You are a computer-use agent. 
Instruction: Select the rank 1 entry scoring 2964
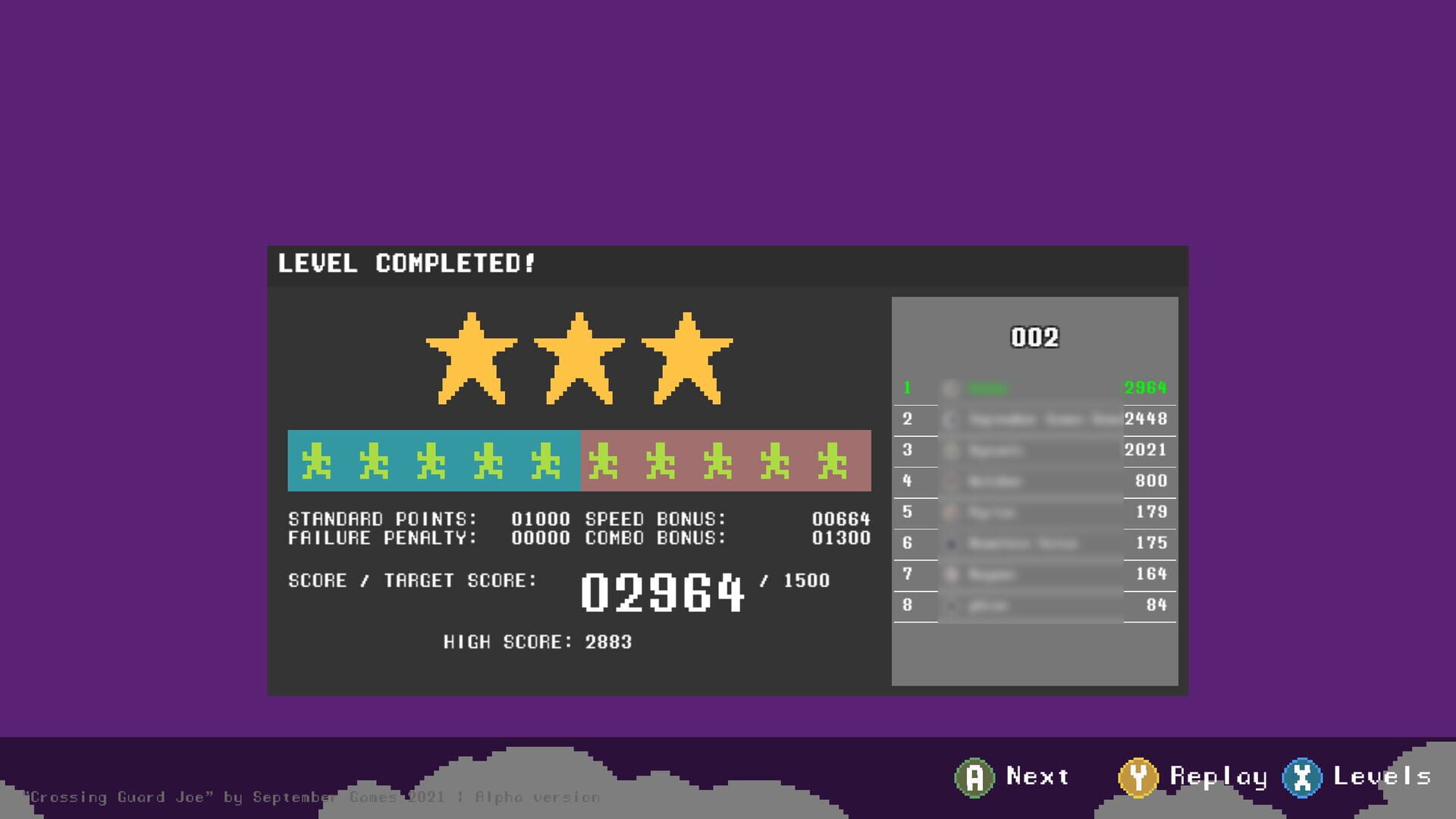pos(1035,388)
